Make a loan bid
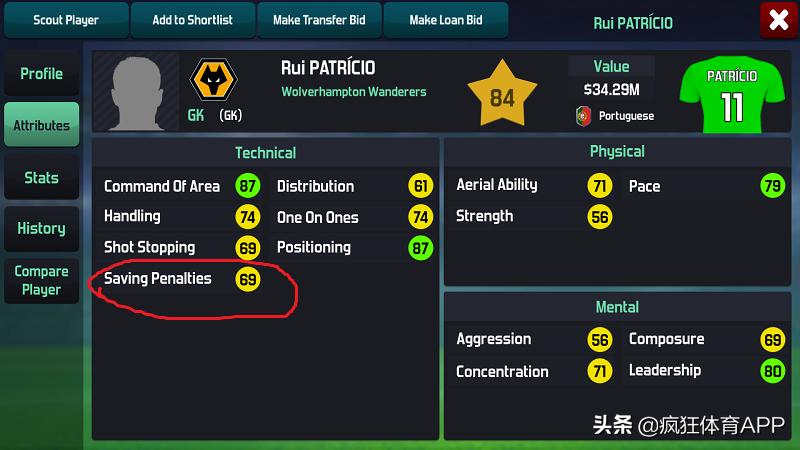Screen dimensions: 800x450 (445, 20)
